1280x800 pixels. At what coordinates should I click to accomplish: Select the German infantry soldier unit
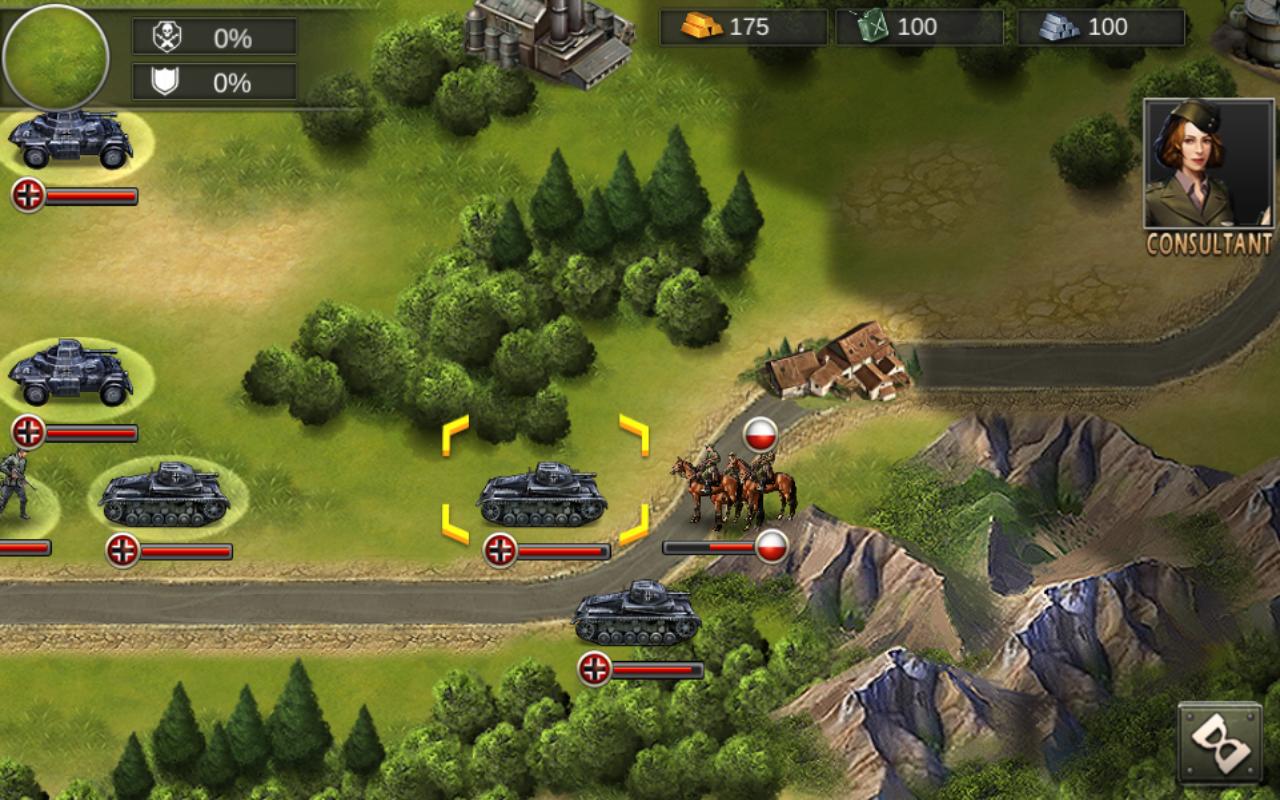coord(14,487)
